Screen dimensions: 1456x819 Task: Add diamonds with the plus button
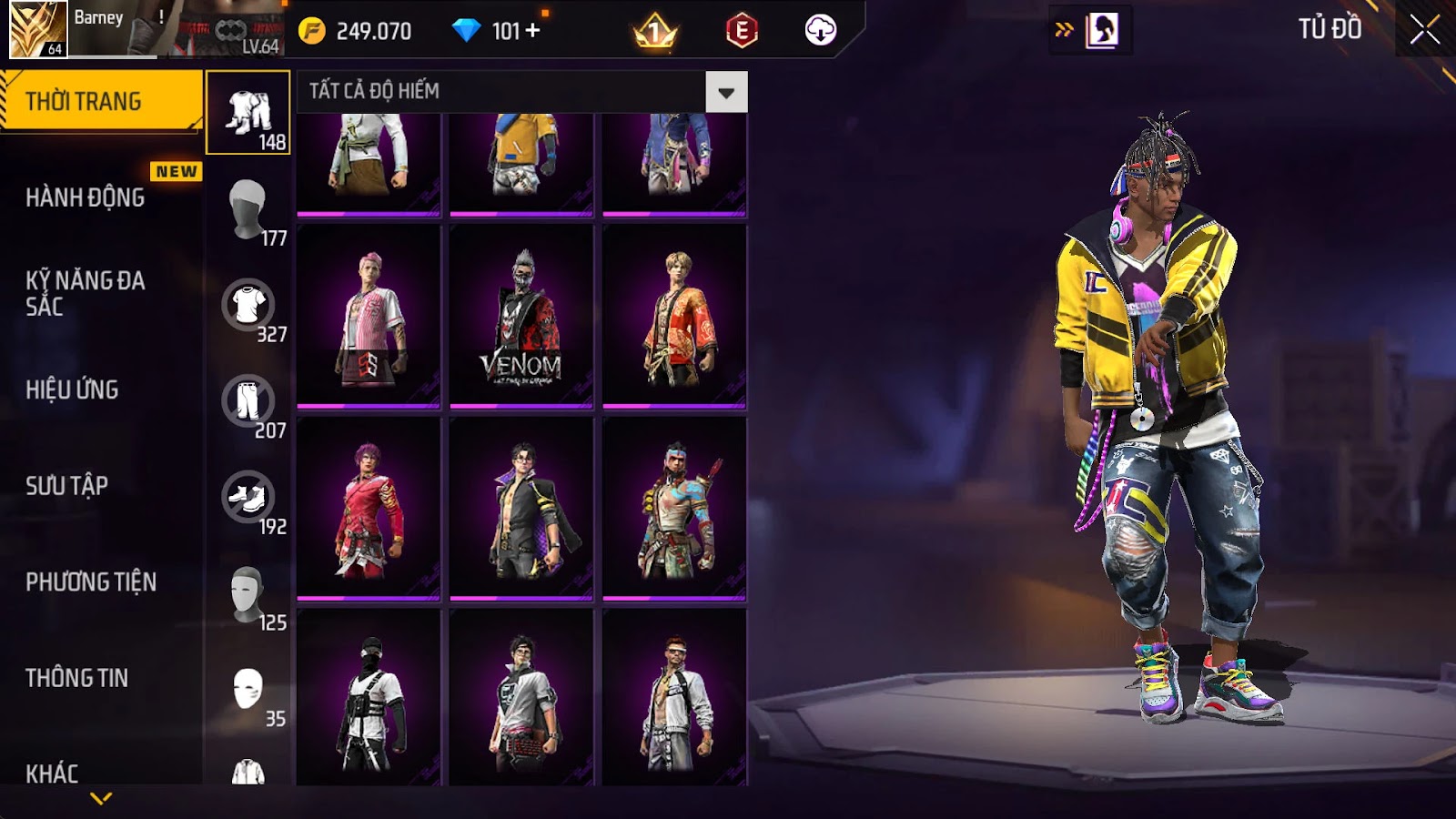pos(533,31)
